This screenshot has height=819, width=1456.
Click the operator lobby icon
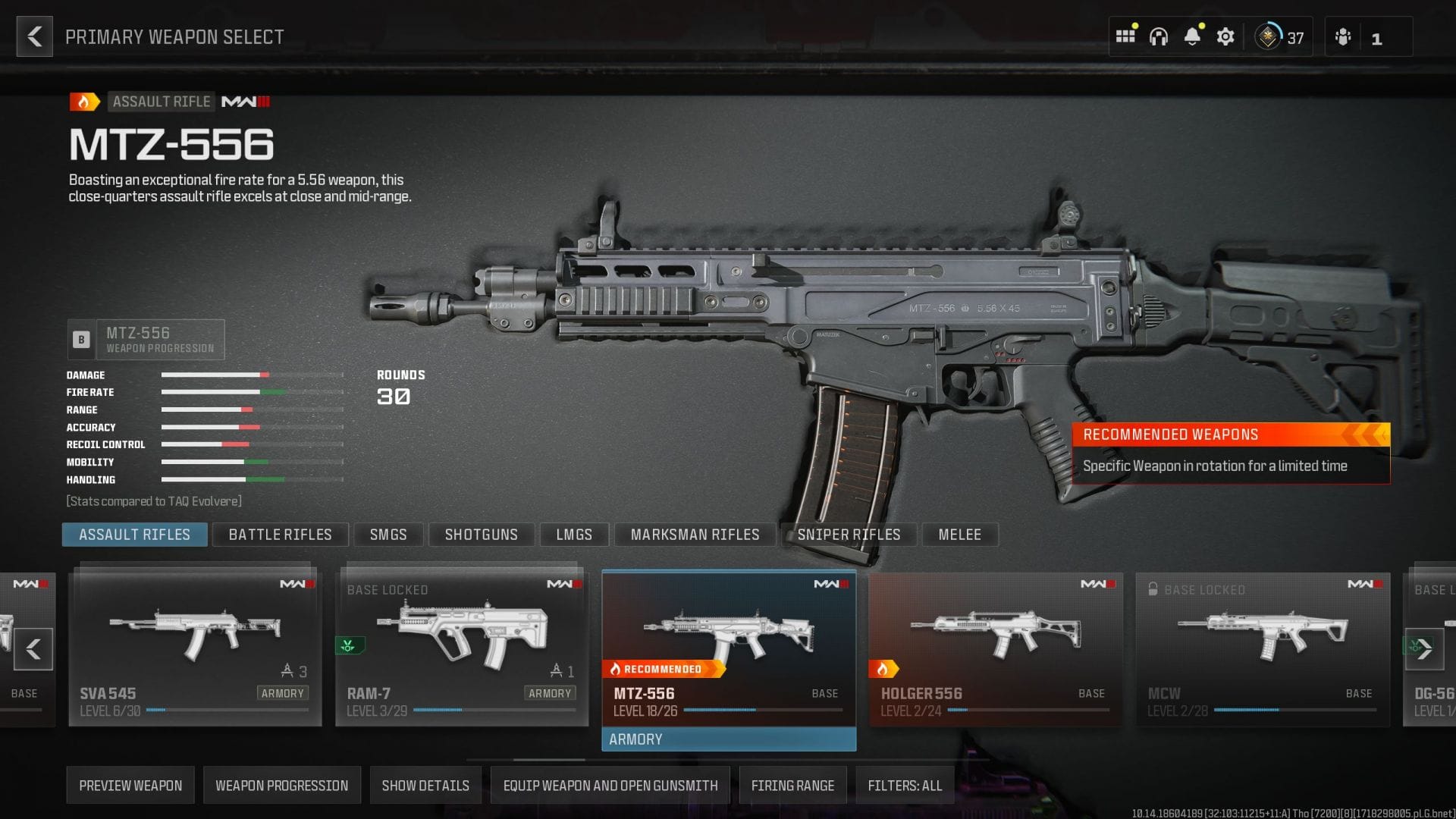(x=1341, y=36)
